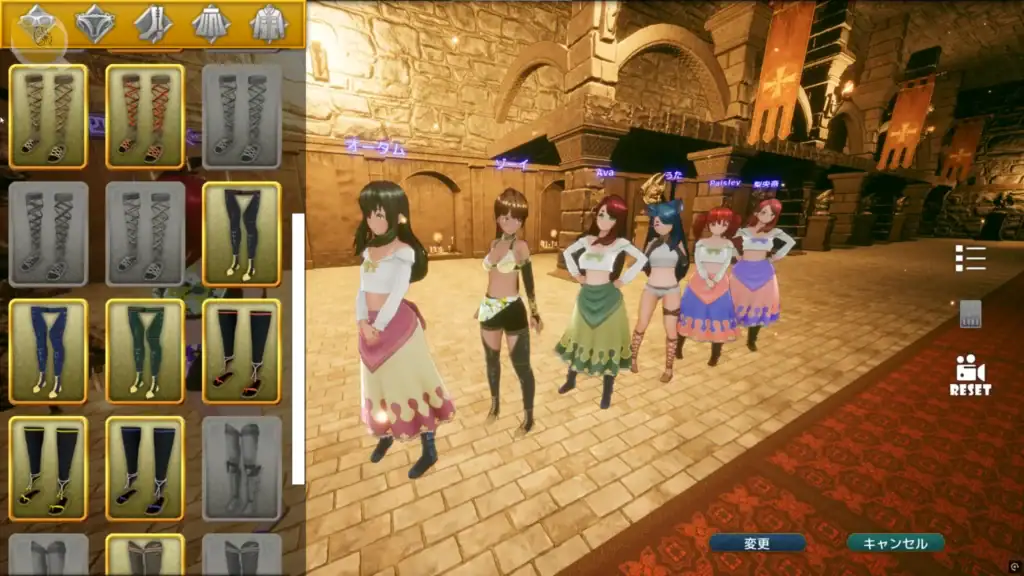Switch to the underwear category tab

(x=95, y=23)
